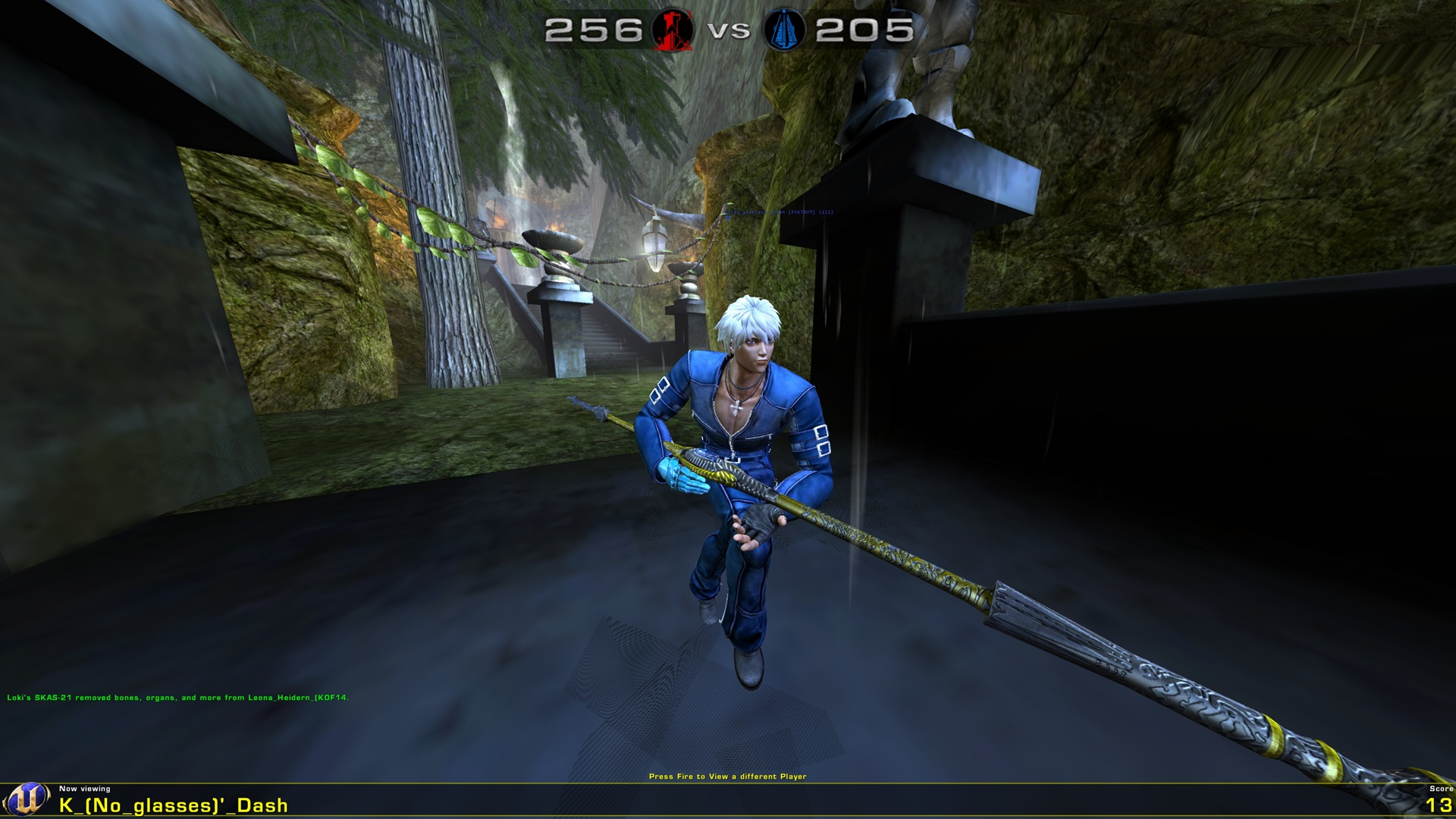Toggle the [FOXTROT] squad tag on Dash's nametag

point(802,213)
